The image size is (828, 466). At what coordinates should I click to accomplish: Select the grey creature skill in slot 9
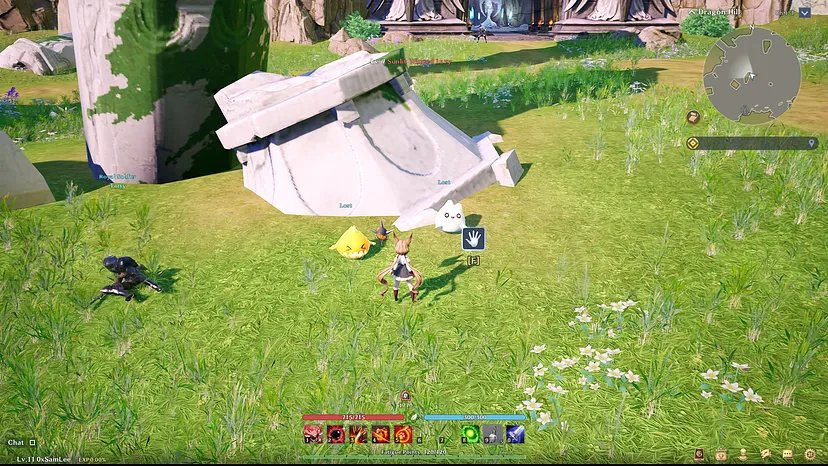coord(493,434)
